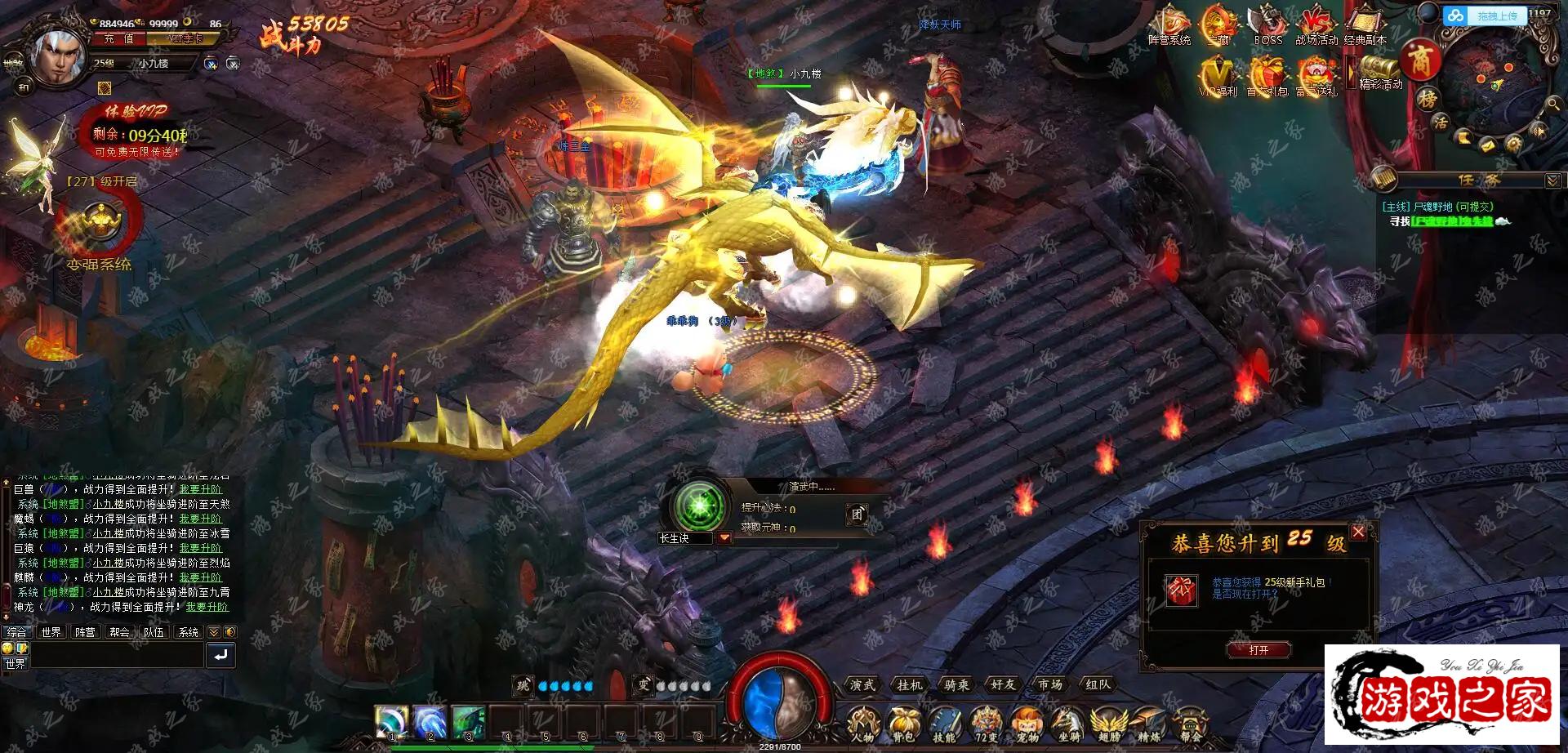Toggle 挂机 auto-battle mode
Viewport: 1568px width, 753px height.
pos(909,685)
